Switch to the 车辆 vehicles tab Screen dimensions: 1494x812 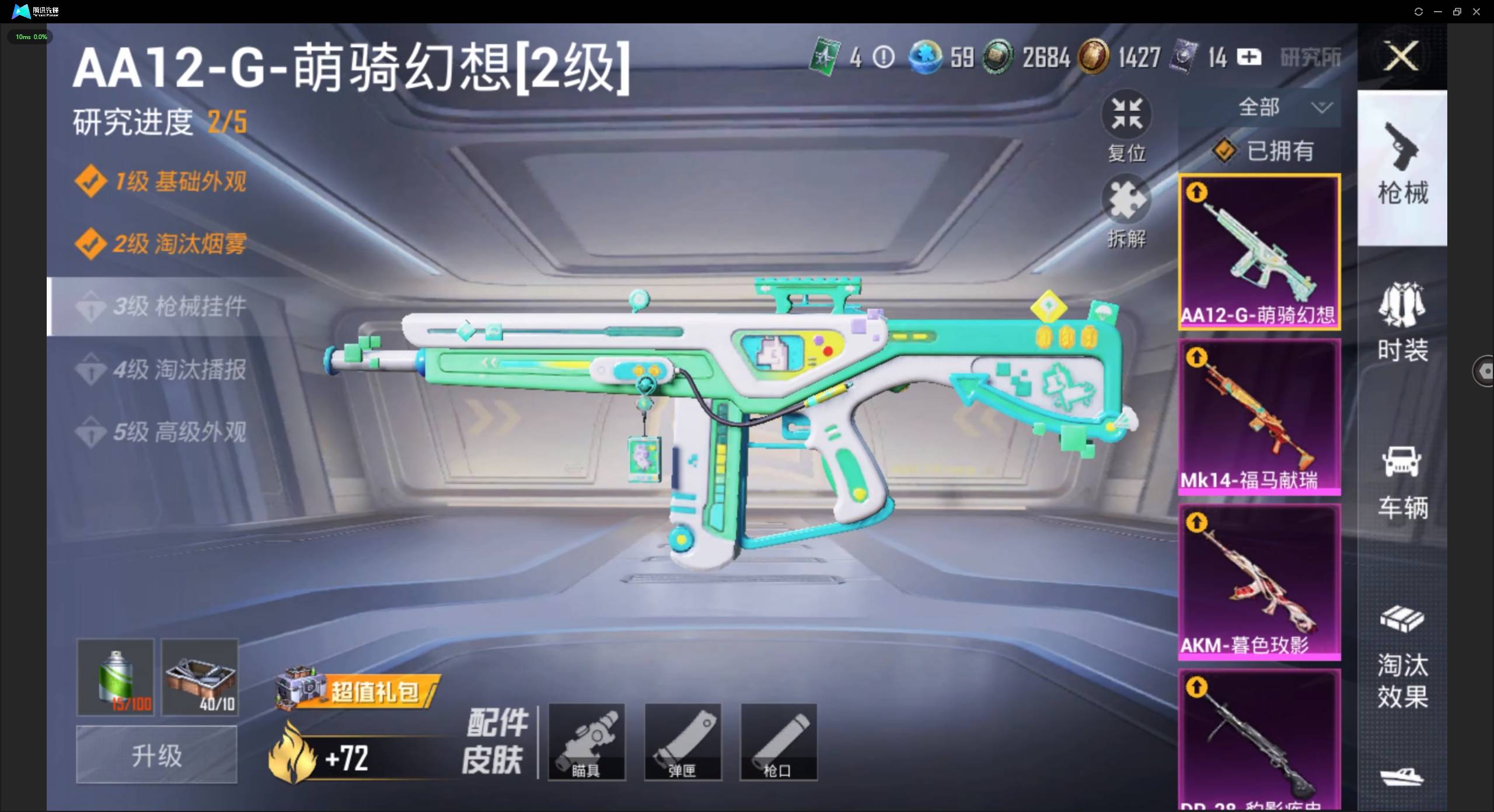point(1403,481)
